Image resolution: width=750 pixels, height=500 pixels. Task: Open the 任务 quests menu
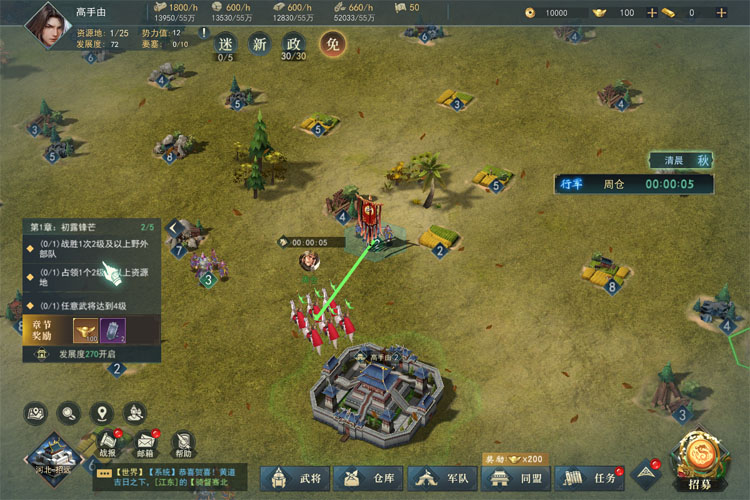point(590,479)
